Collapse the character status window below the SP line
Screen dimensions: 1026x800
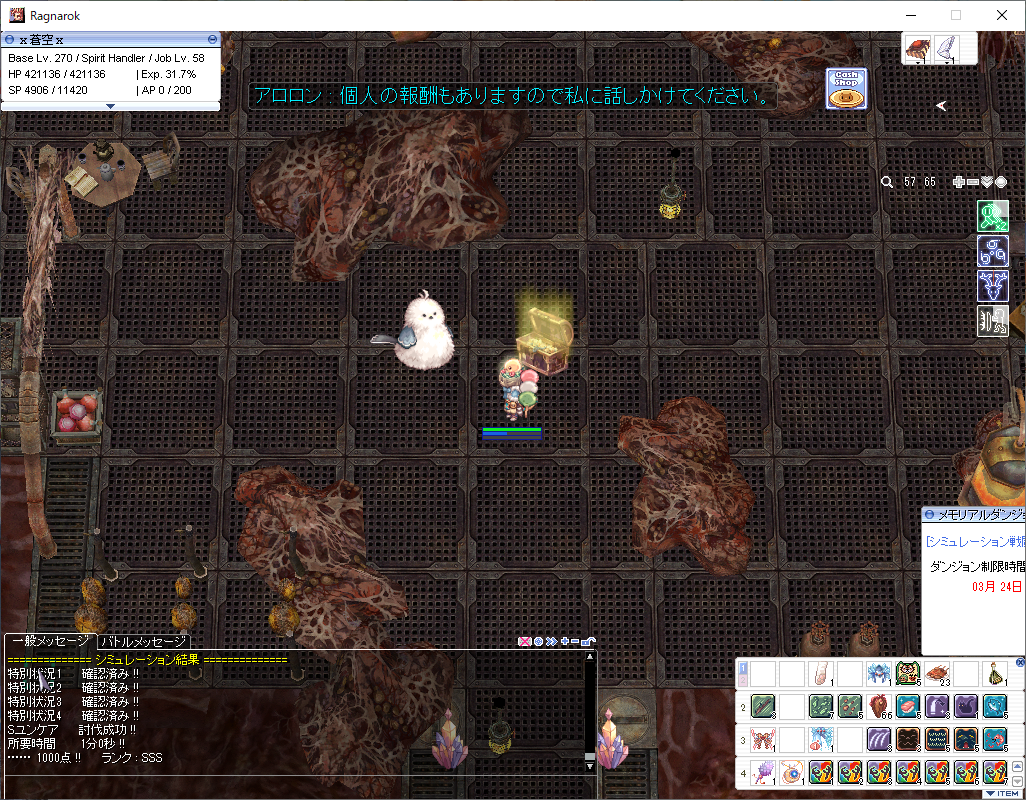[110, 105]
